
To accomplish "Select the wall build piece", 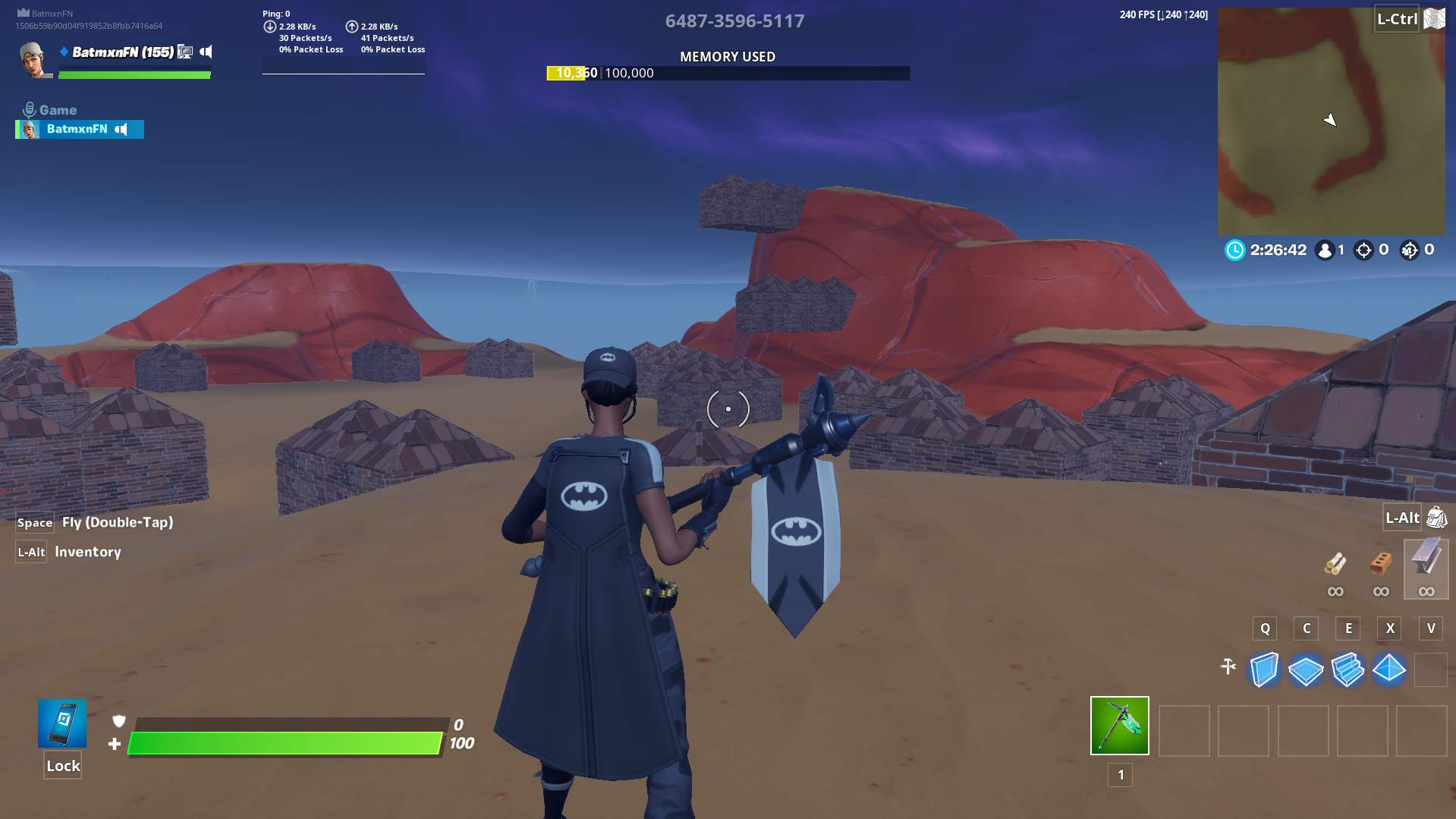I will pyautogui.click(x=1264, y=669).
